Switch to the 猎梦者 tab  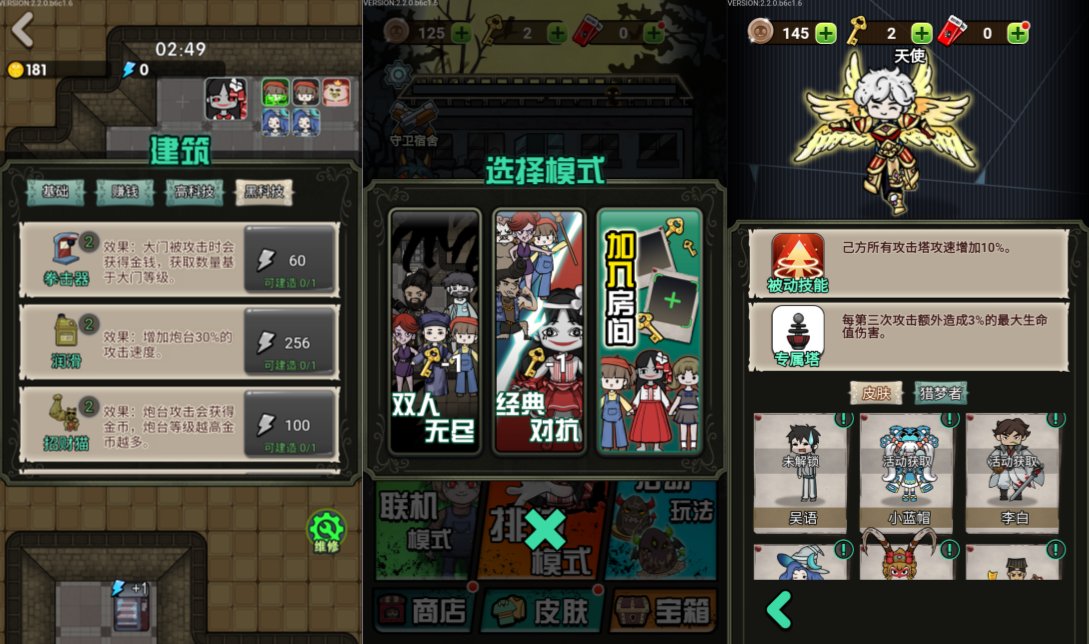pos(940,393)
